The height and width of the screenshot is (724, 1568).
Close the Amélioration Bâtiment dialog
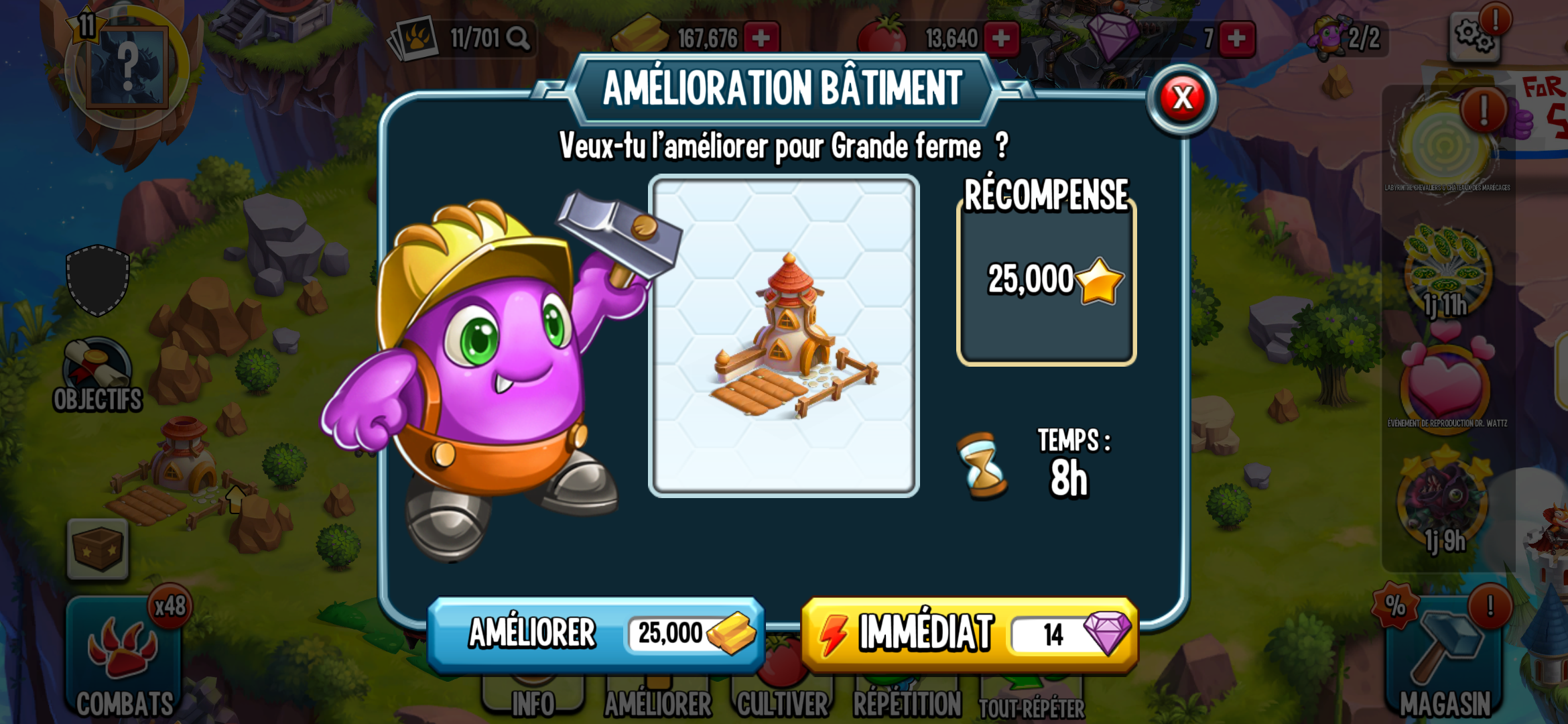pyautogui.click(x=1183, y=99)
